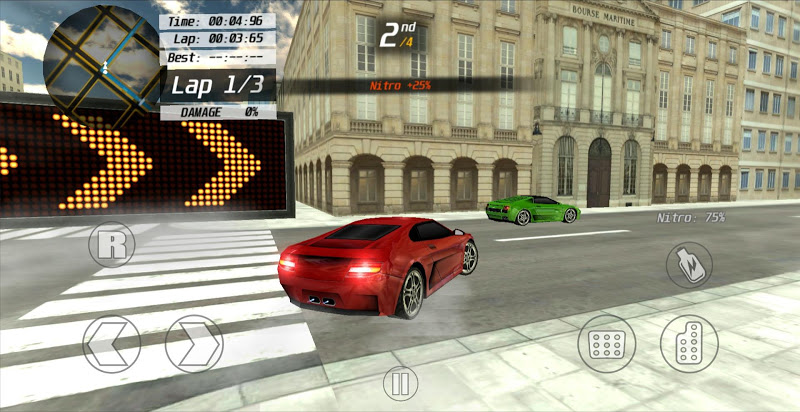Steer left with the left arrow button

click(111, 345)
